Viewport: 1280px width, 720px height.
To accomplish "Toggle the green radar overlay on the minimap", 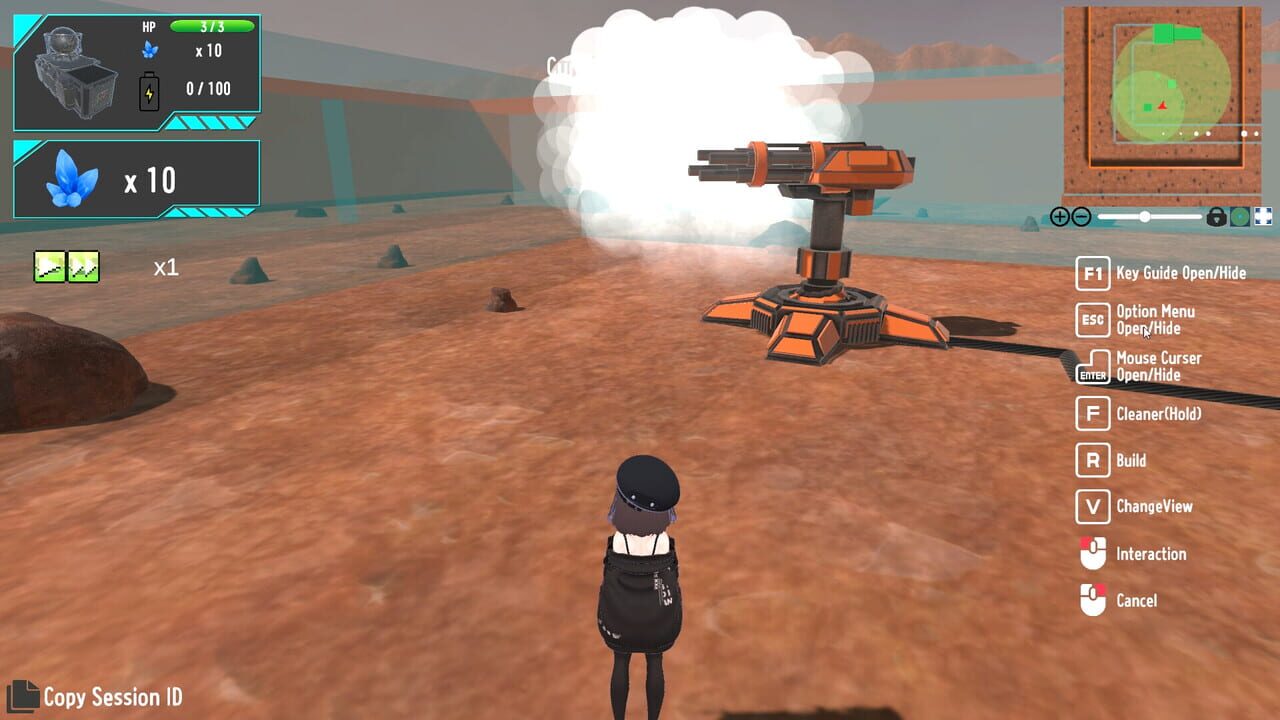I will pyautogui.click(x=1241, y=217).
